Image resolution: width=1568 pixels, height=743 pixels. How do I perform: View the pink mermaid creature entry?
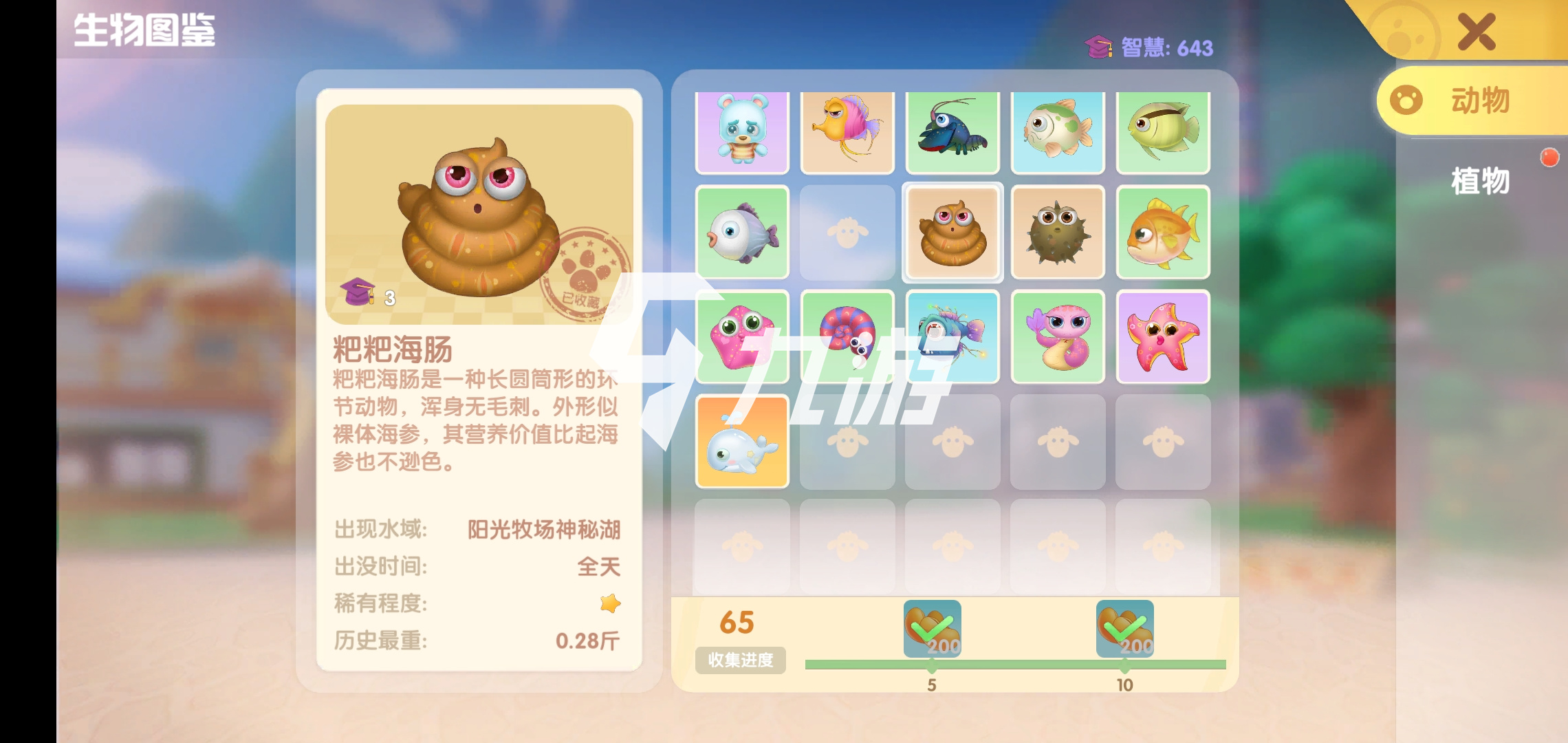[x=1058, y=337]
